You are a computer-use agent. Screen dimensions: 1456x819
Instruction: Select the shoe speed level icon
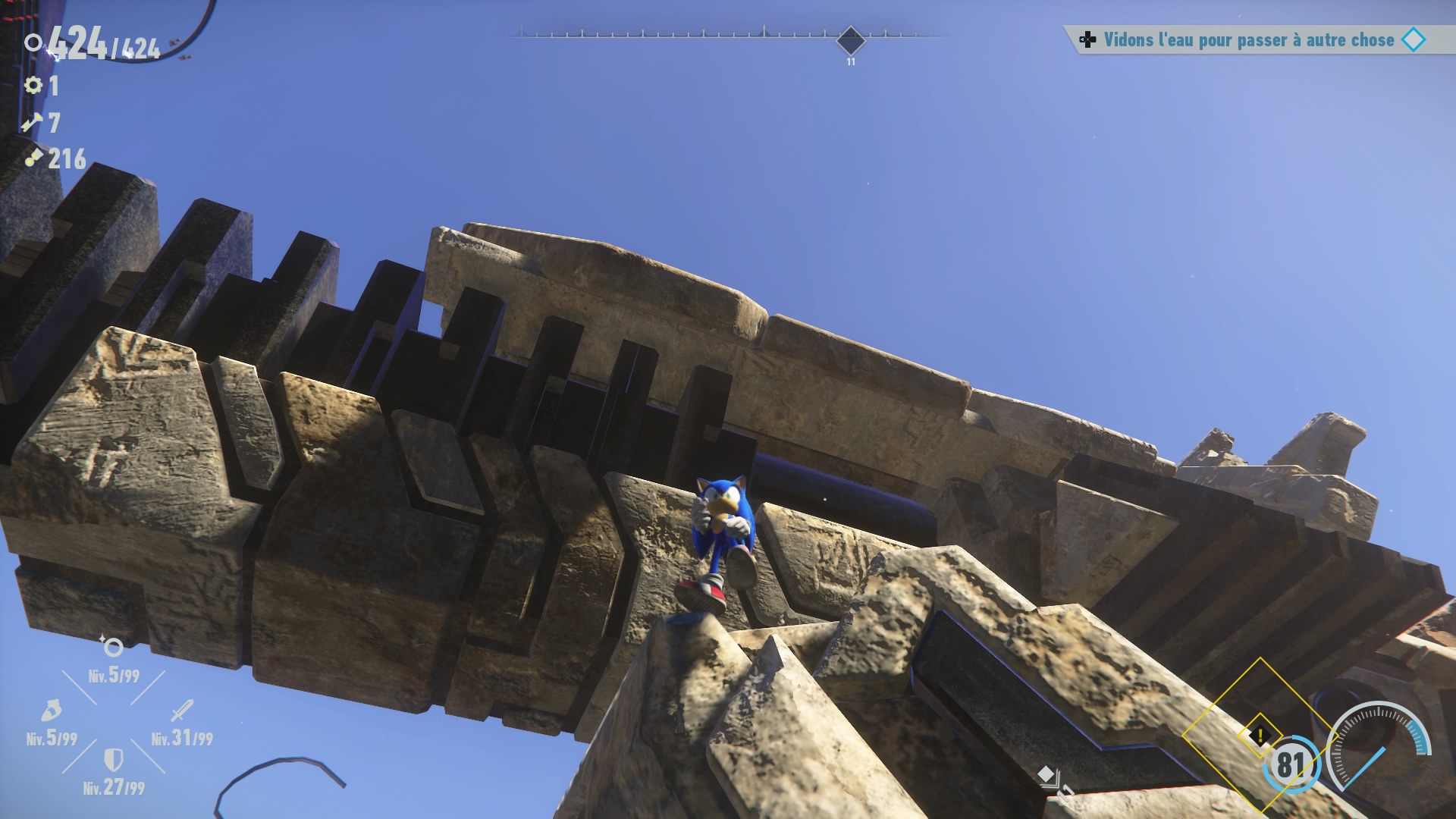coord(51,711)
